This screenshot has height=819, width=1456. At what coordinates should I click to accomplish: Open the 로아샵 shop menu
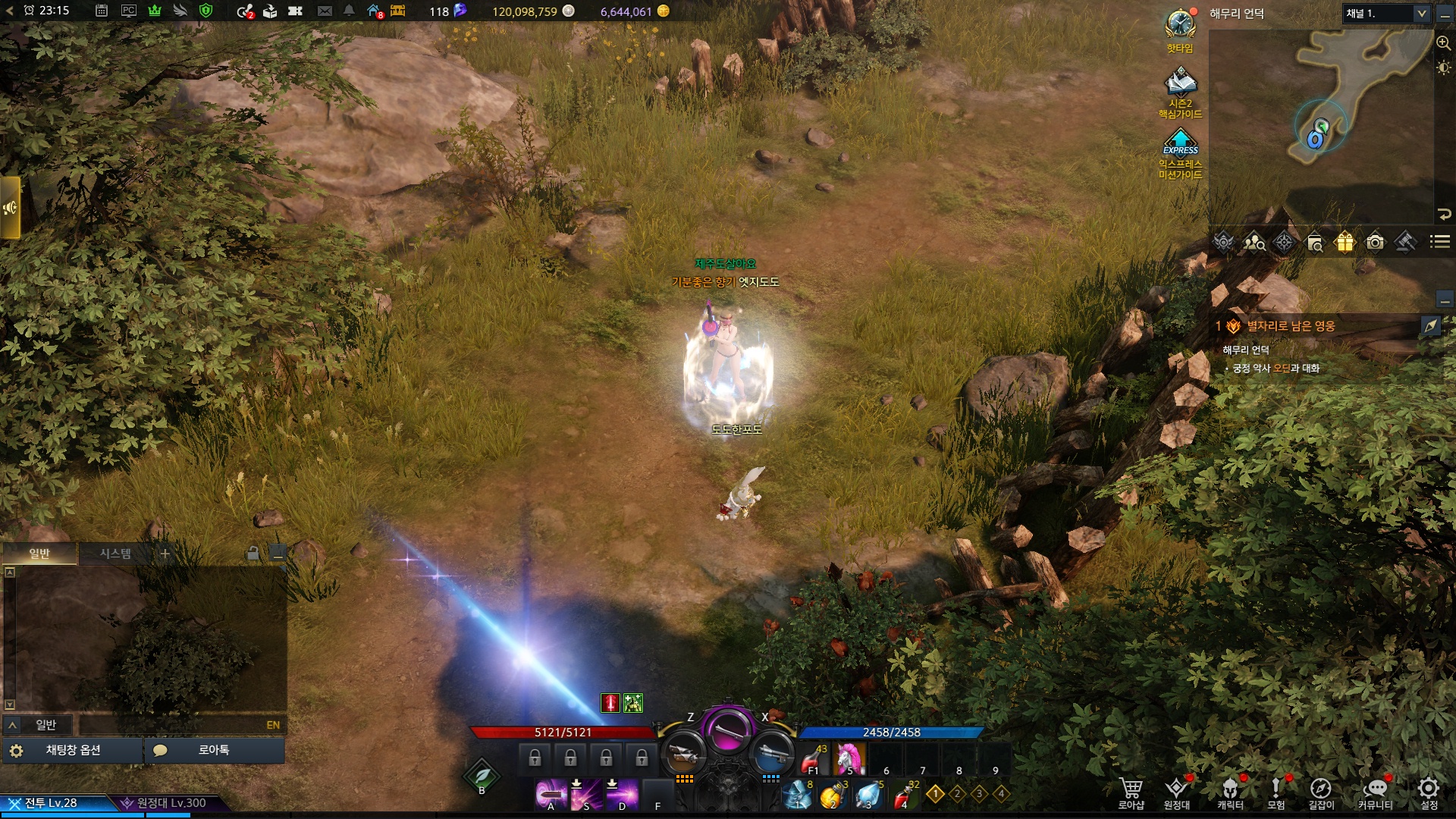[1131, 792]
